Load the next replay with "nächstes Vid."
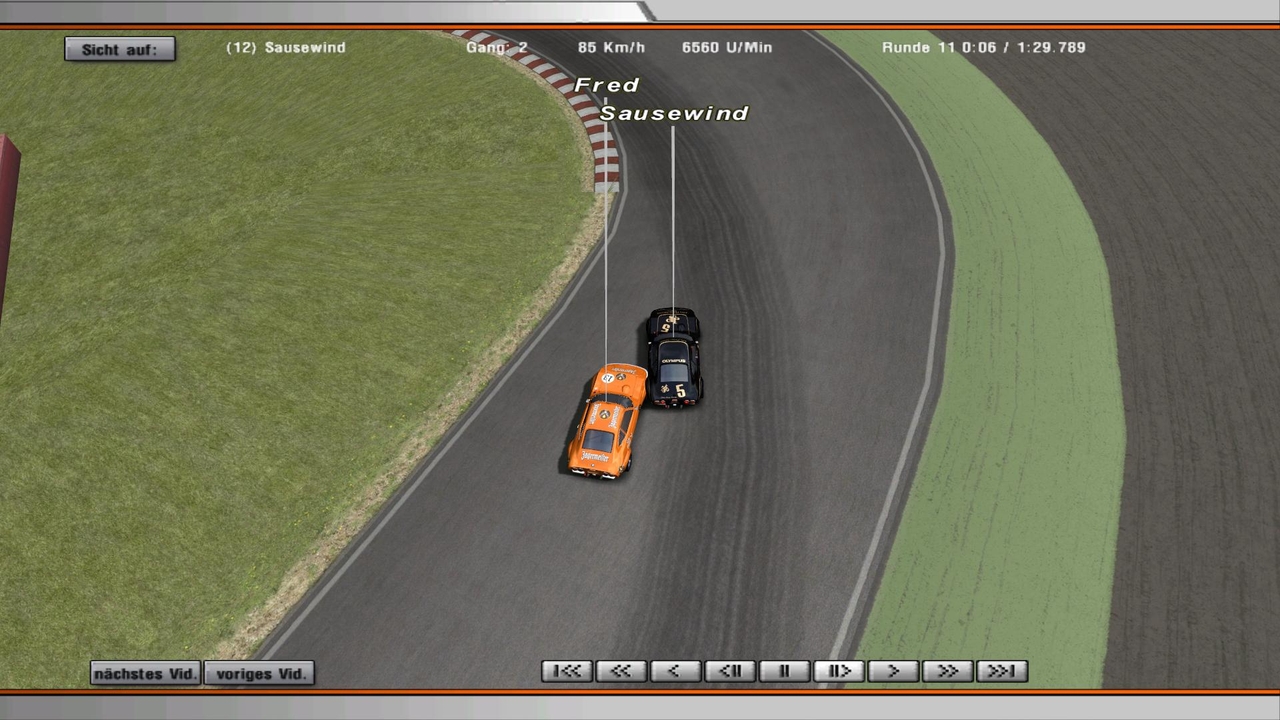Image resolution: width=1280 pixels, height=720 pixels. tap(145, 673)
